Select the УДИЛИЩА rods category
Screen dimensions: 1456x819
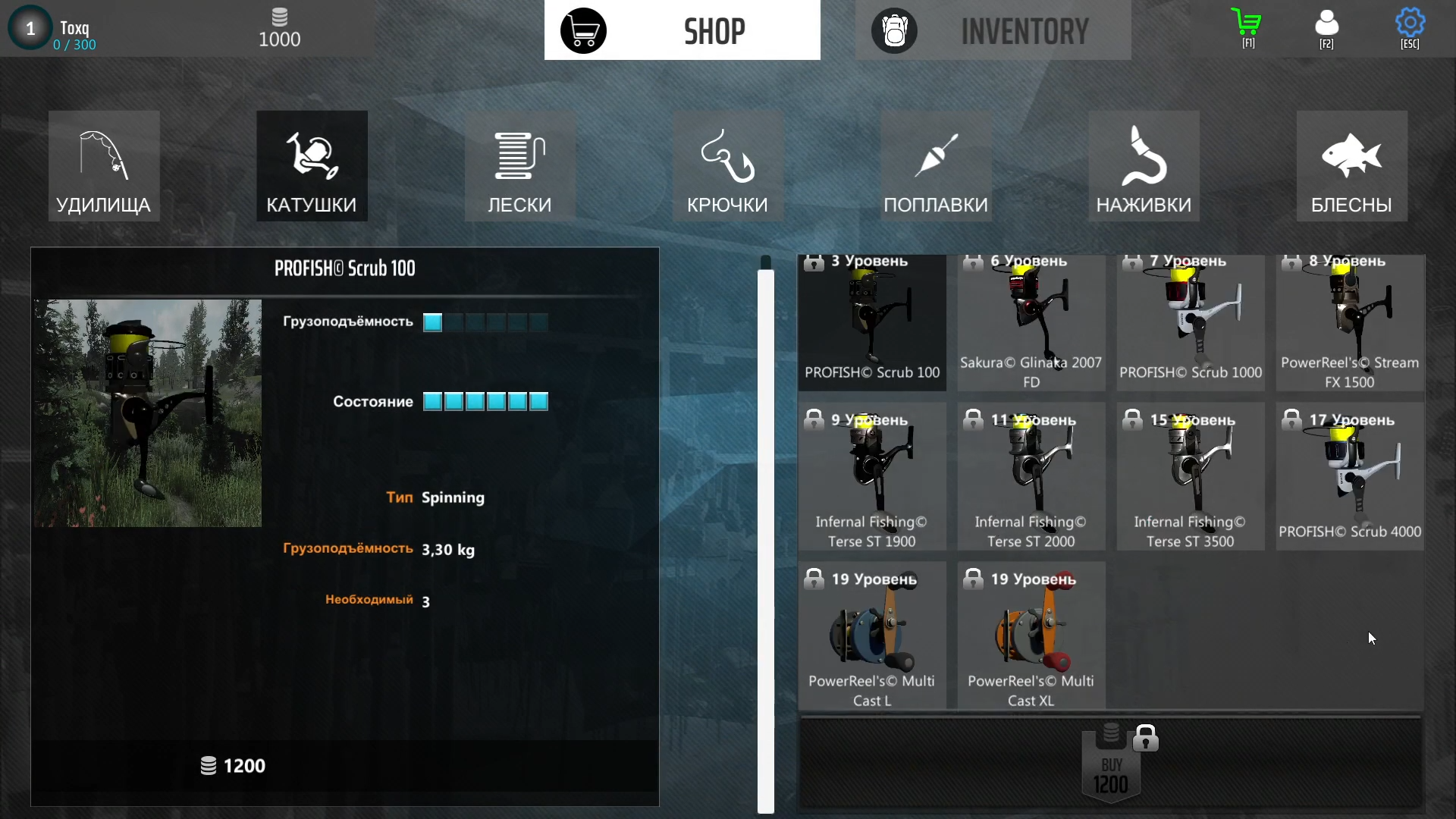(104, 166)
